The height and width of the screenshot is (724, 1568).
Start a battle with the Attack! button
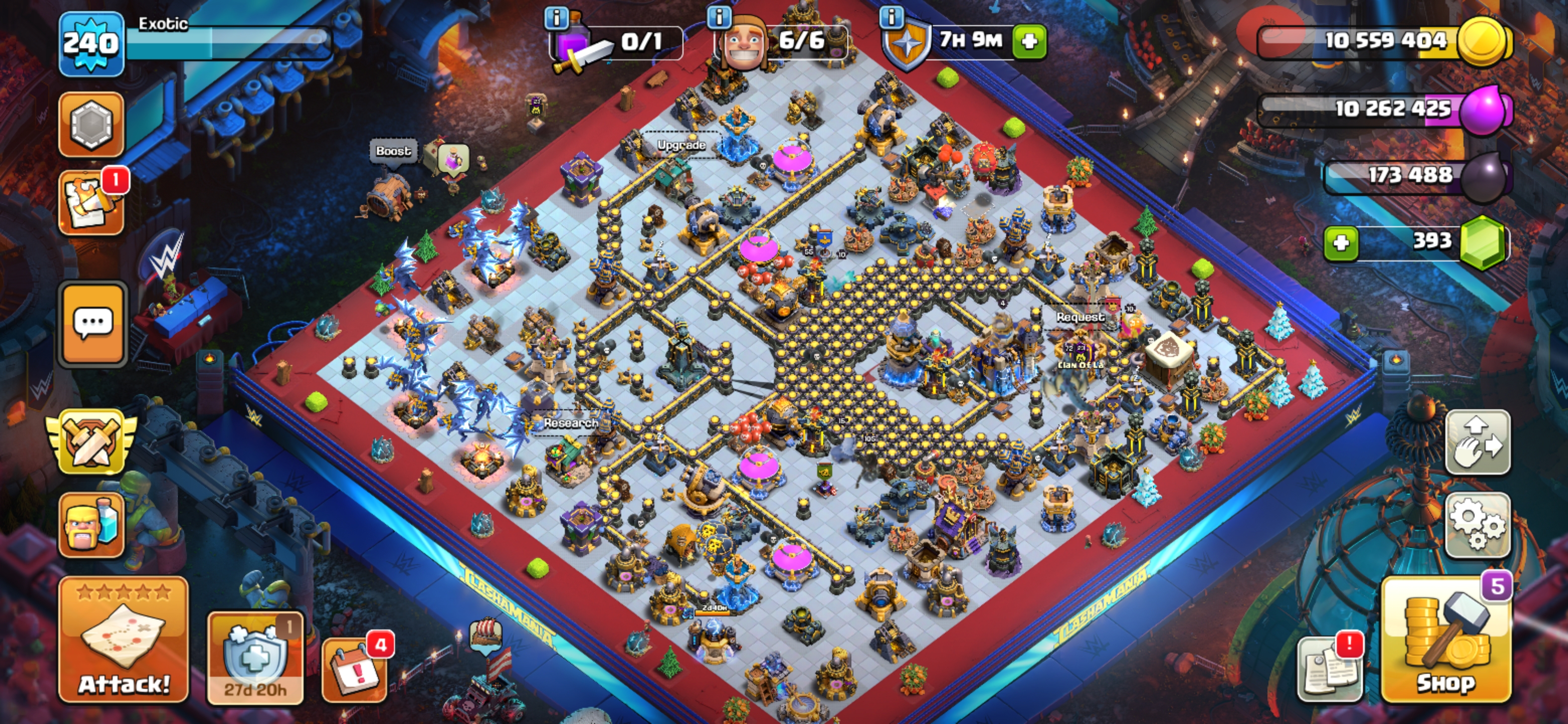(124, 640)
